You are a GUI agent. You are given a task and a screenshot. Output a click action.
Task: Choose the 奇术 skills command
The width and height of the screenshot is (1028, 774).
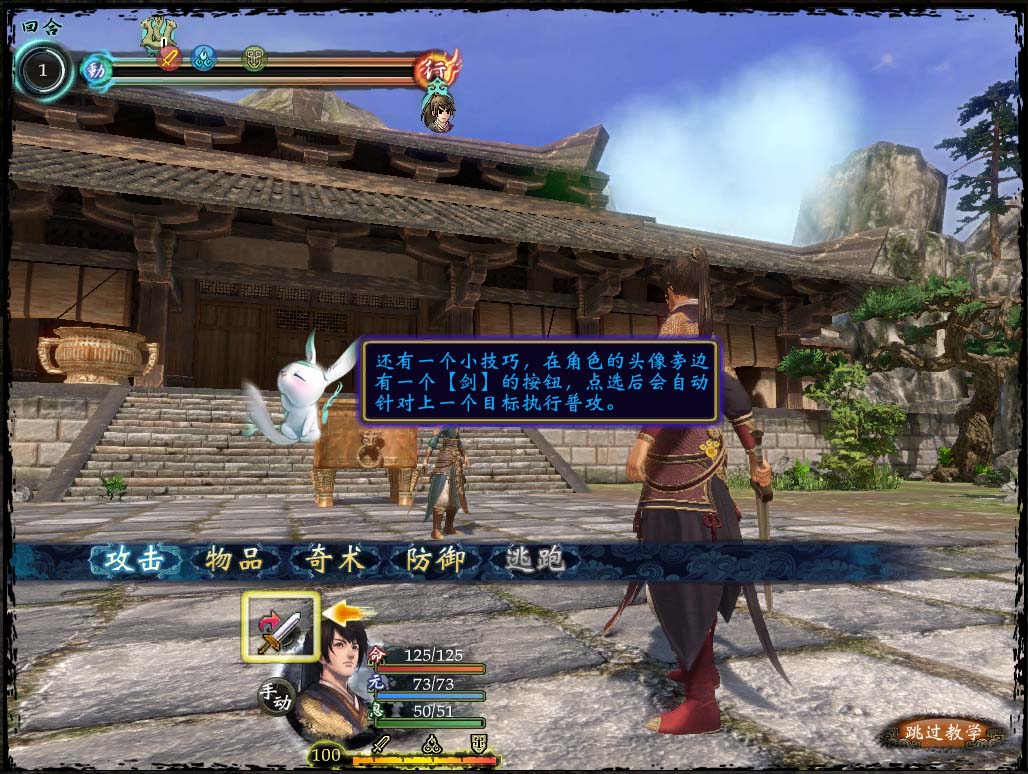(x=329, y=560)
